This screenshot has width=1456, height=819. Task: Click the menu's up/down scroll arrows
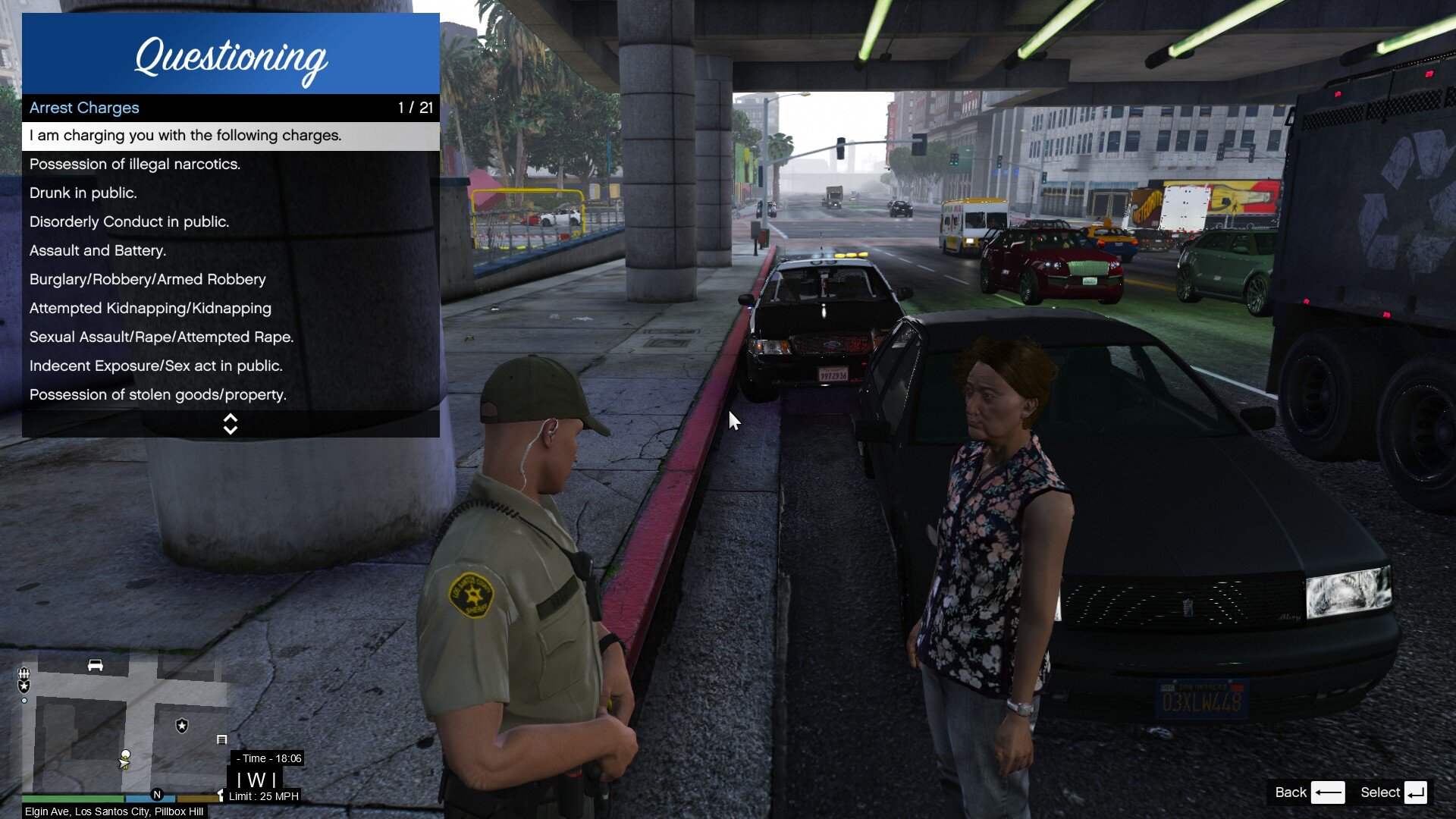click(x=231, y=425)
